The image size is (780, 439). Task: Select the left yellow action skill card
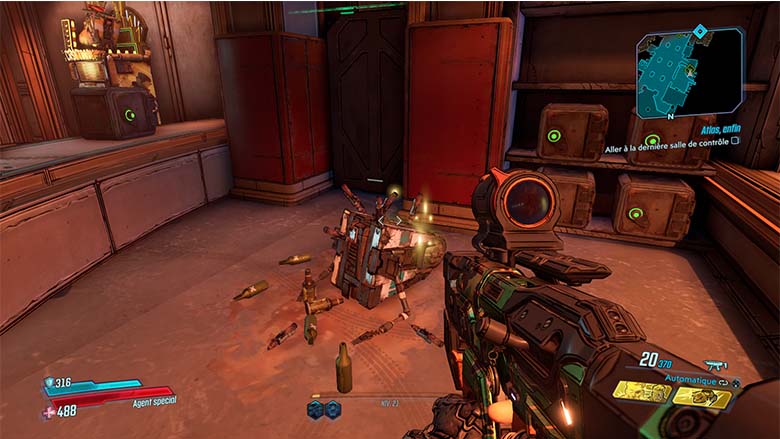[x=640, y=394]
